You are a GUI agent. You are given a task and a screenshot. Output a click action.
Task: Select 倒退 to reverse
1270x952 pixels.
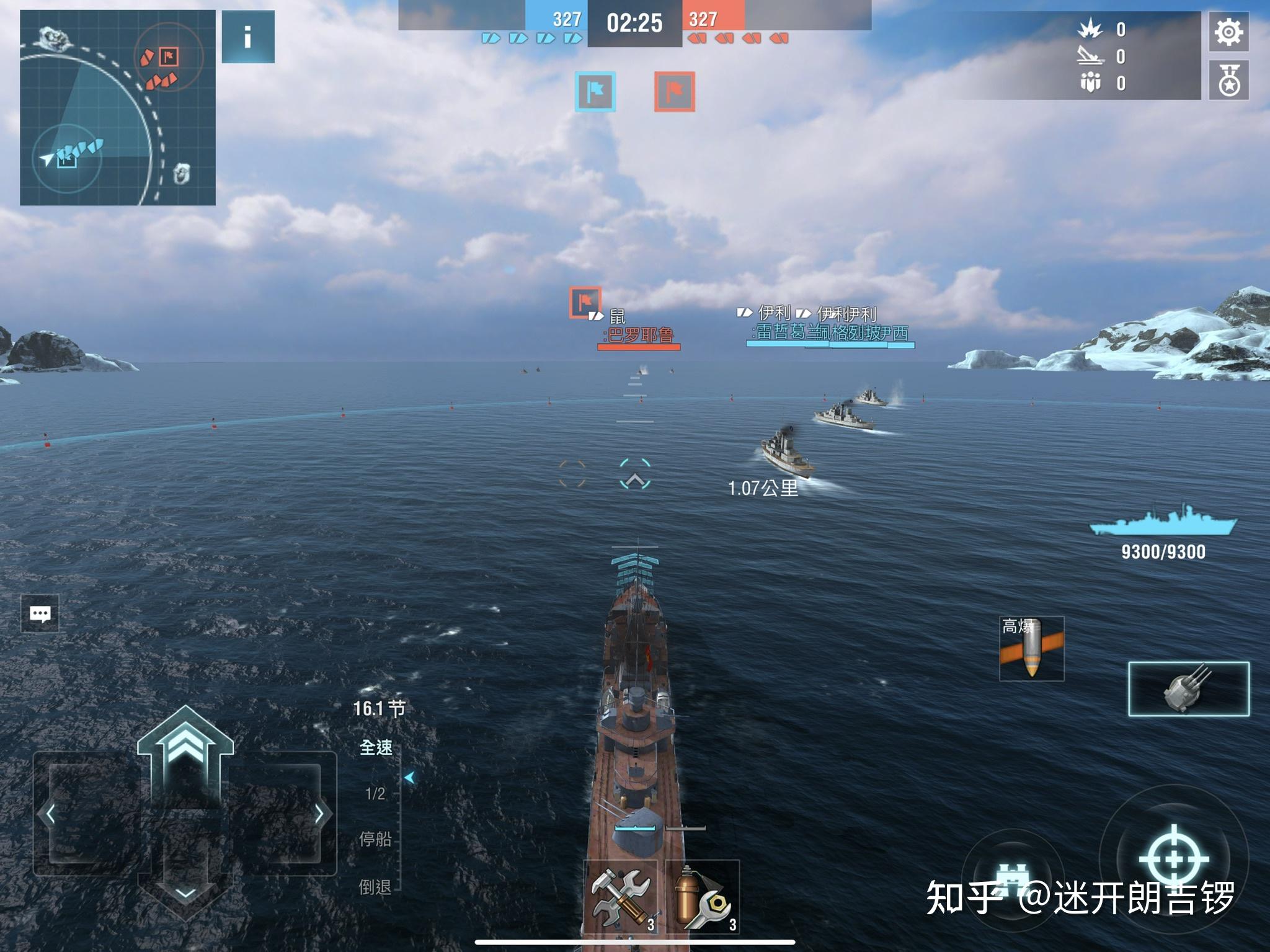point(375,887)
